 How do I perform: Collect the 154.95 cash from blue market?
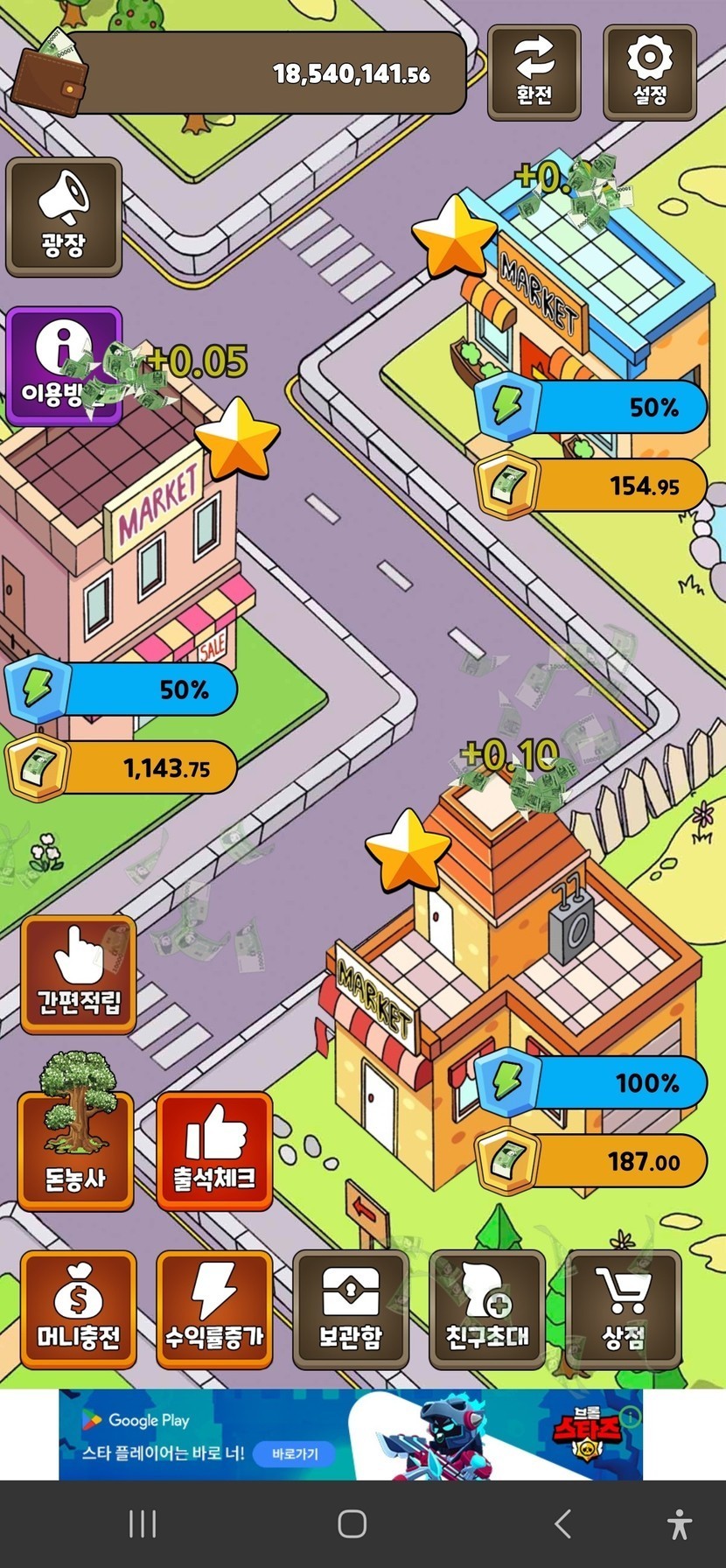coord(592,485)
